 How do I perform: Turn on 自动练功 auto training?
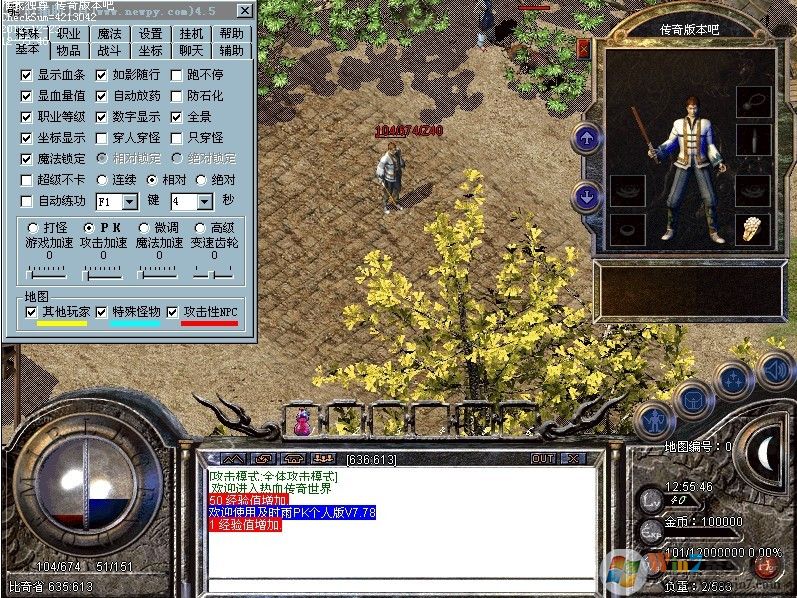tap(27, 201)
